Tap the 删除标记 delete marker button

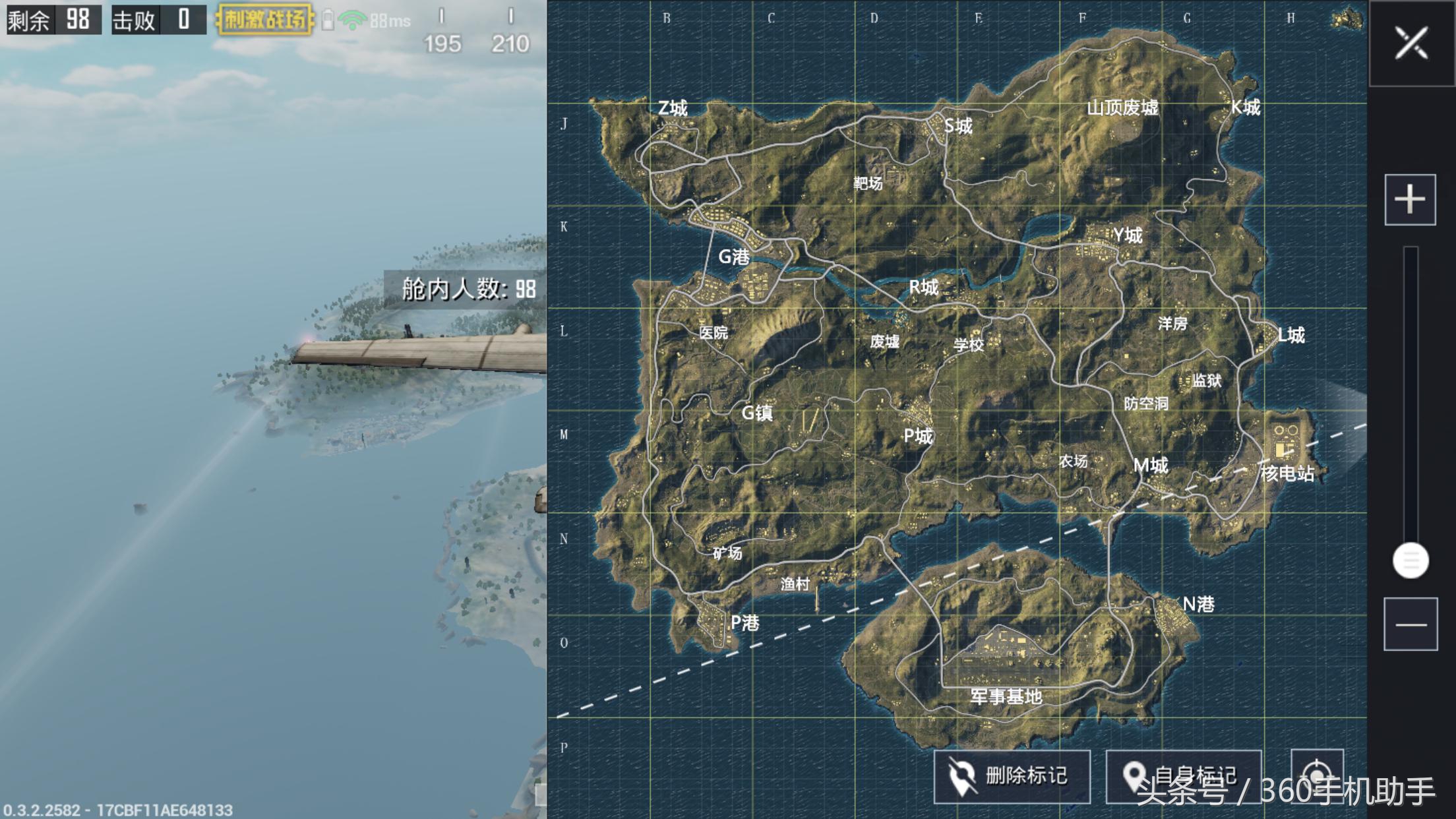[1012, 776]
